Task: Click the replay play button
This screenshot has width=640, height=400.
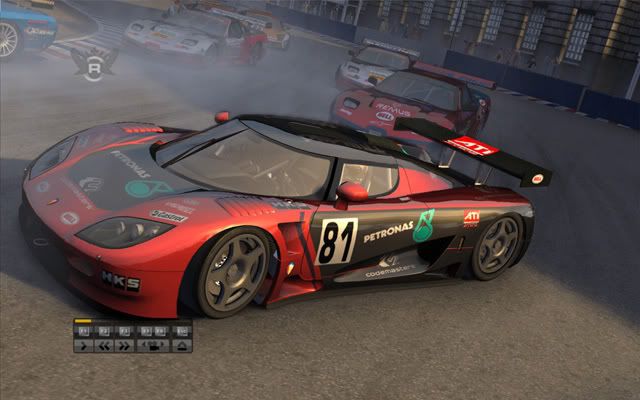Action: click(83, 345)
